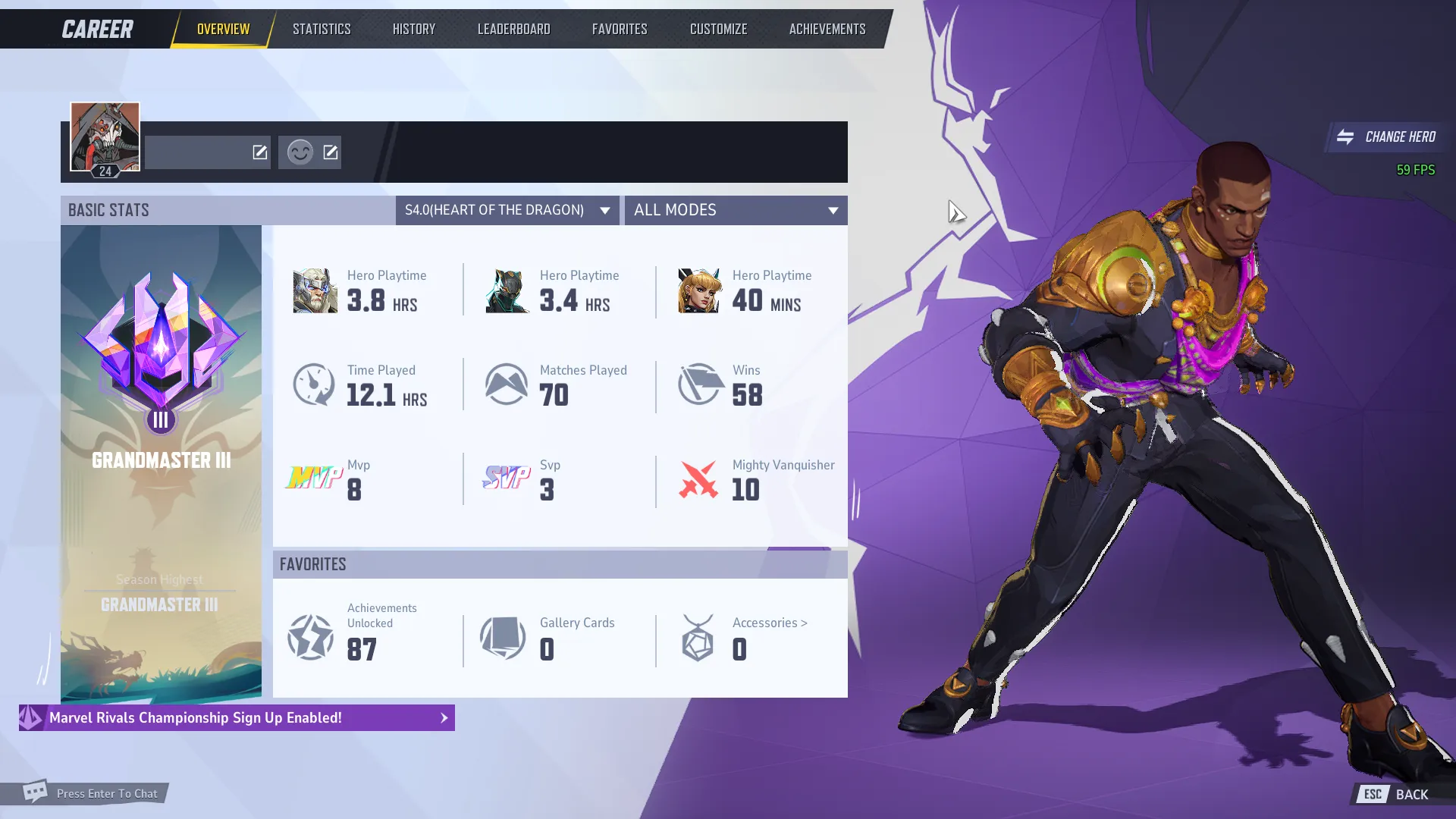Open the ALL MODES dropdown

coord(735,210)
